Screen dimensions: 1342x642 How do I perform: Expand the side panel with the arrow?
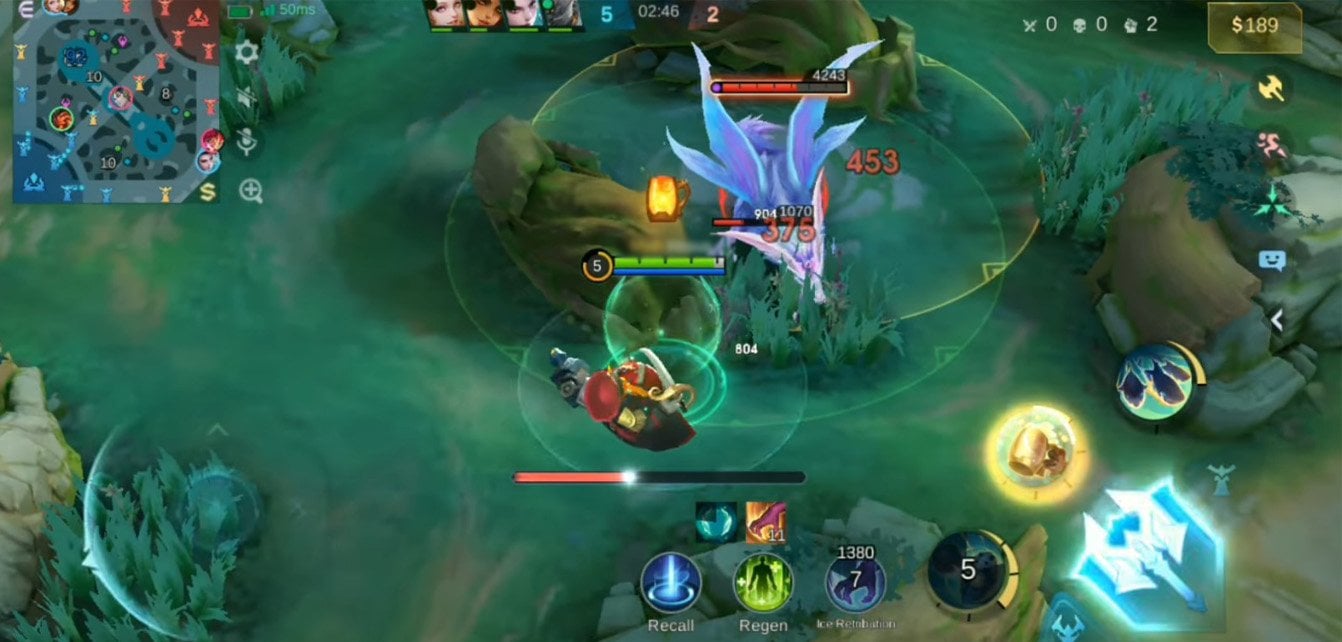(1276, 319)
